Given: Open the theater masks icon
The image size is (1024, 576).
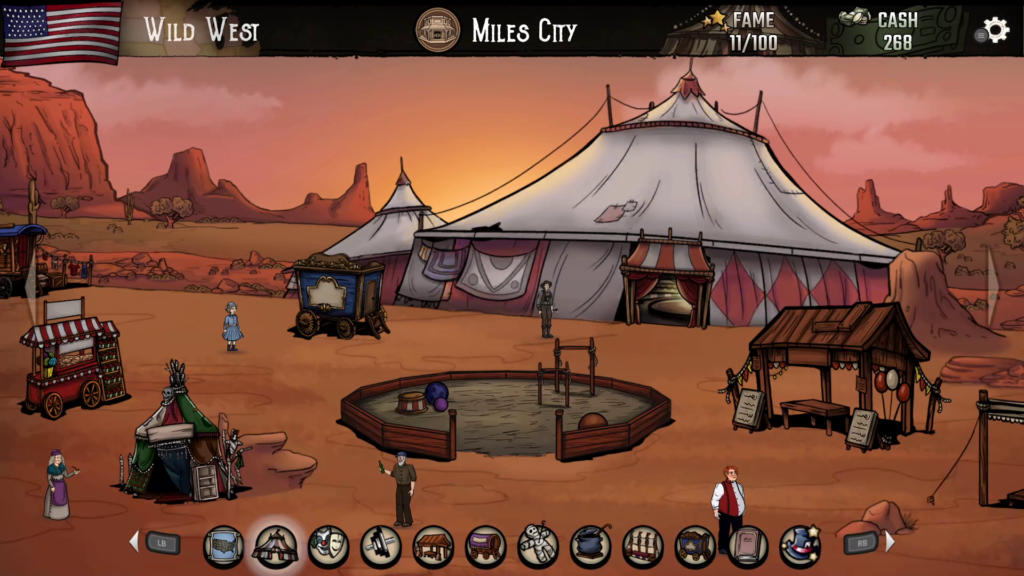Looking at the screenshot, I should pos(328,546).
